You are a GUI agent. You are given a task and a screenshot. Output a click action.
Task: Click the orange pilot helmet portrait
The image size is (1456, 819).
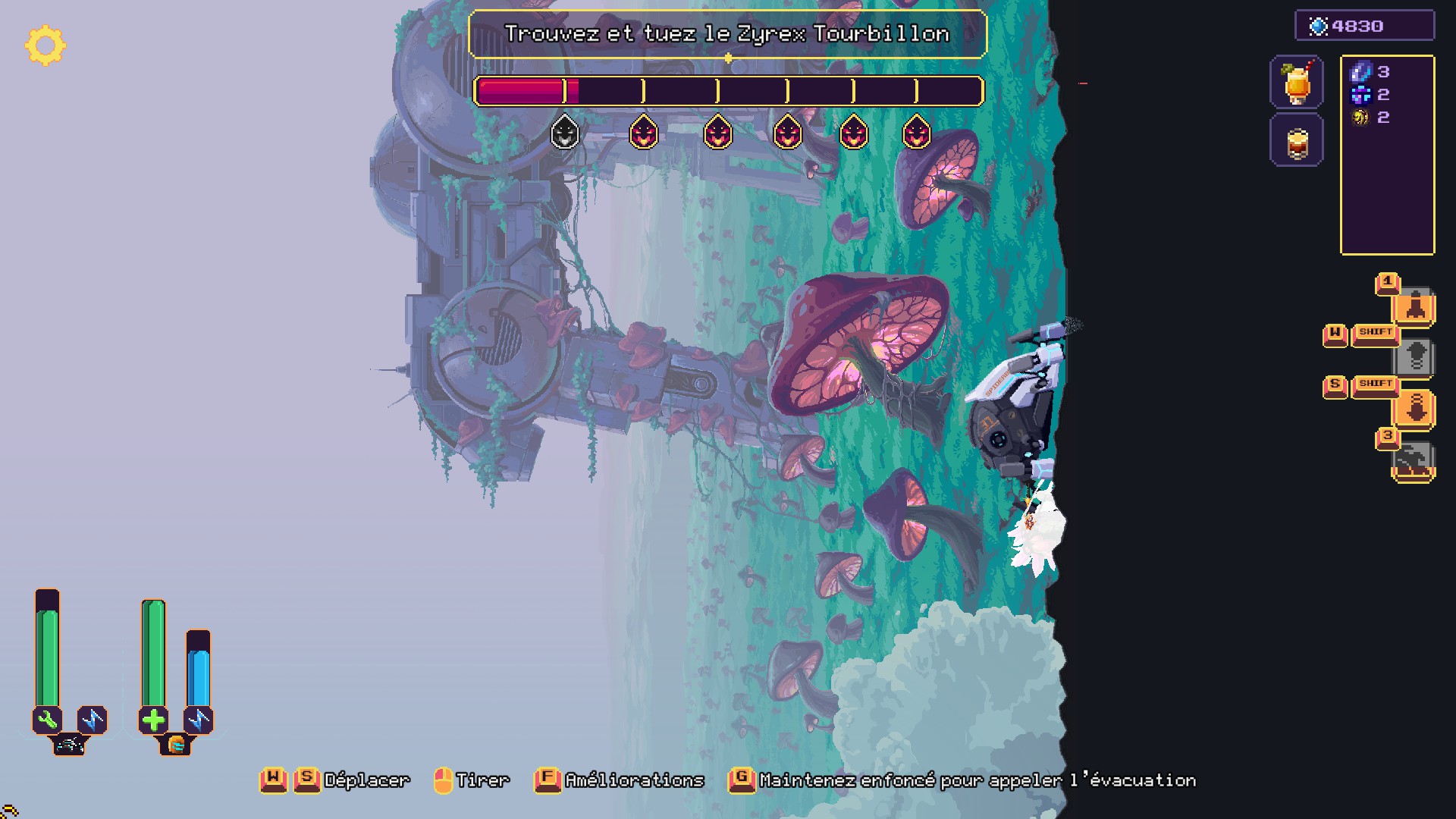175,745
